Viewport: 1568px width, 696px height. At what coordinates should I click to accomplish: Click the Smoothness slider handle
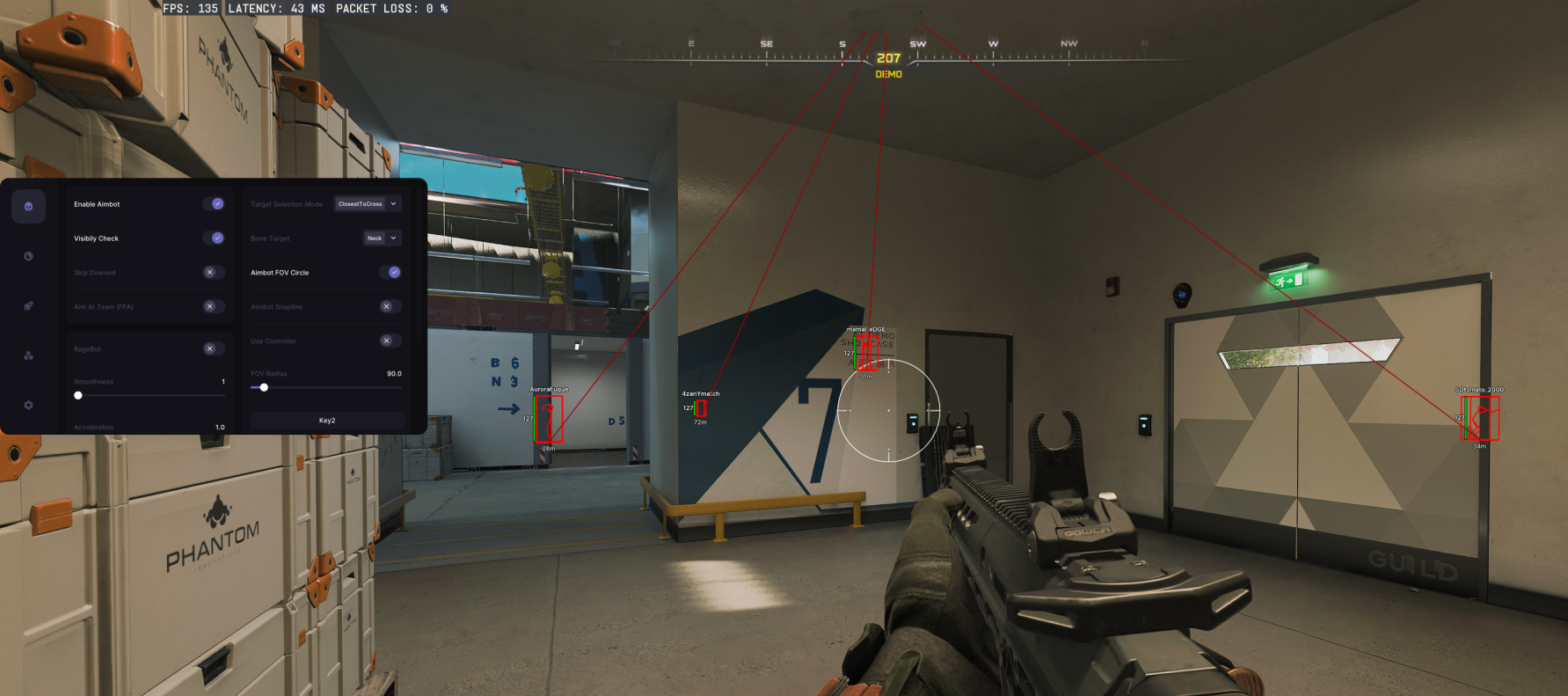[77, 395]
